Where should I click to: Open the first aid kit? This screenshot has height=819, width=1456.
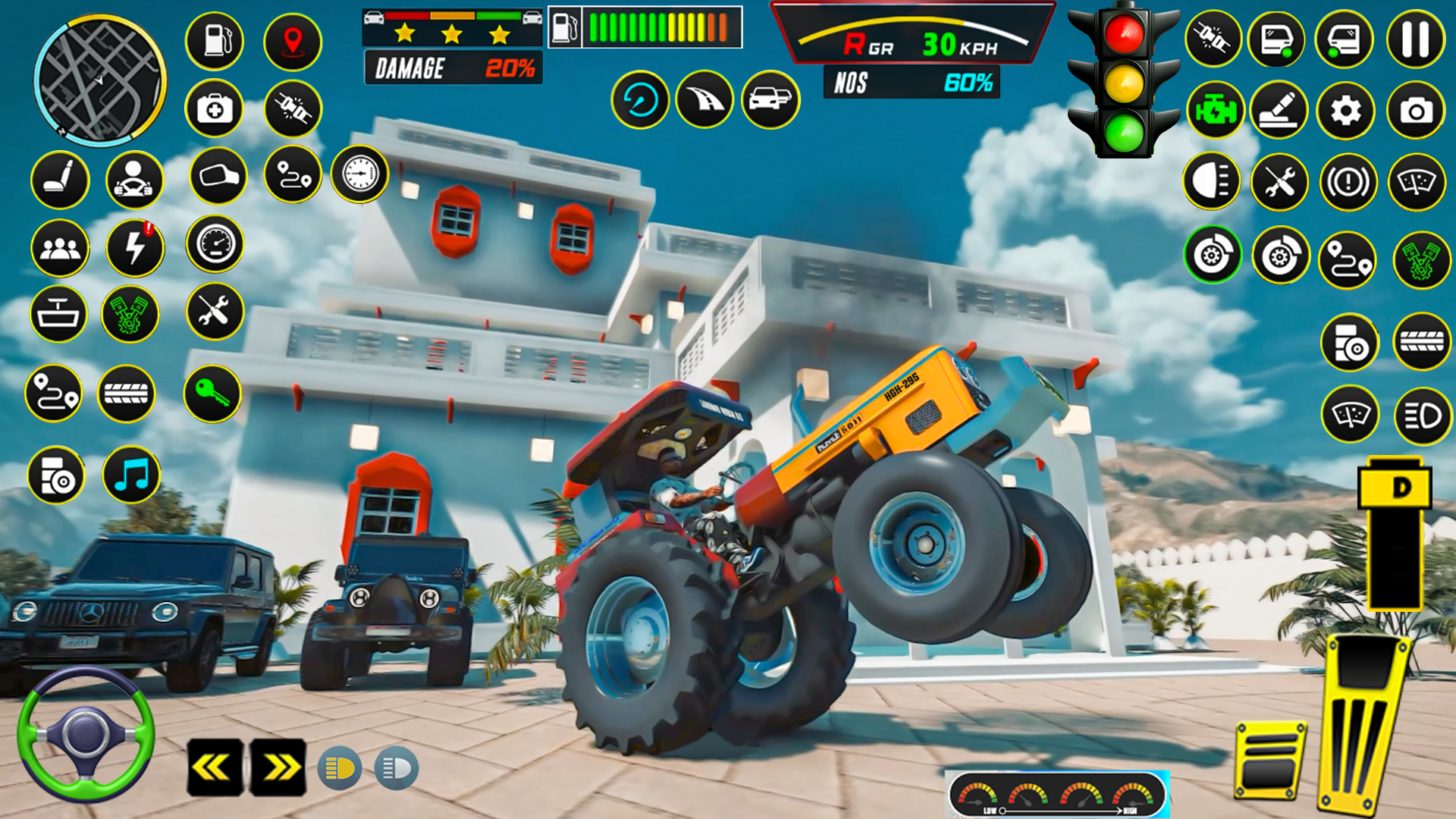click(215, 109)
